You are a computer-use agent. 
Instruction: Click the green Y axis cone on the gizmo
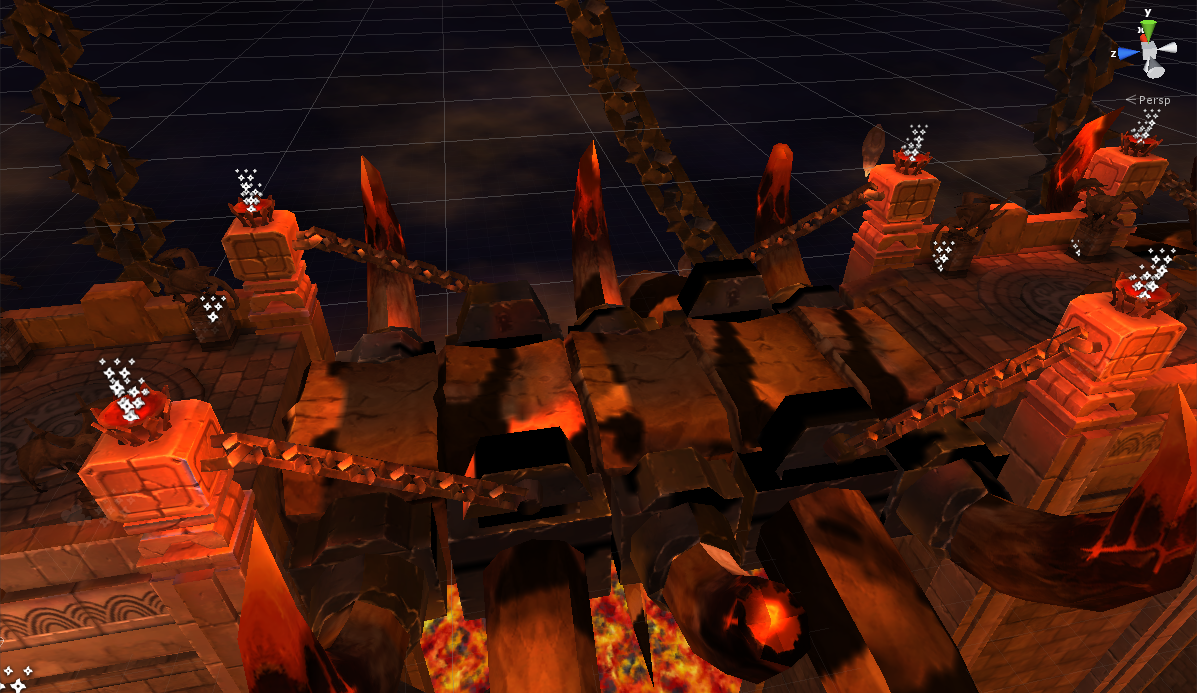[1149, 29]
